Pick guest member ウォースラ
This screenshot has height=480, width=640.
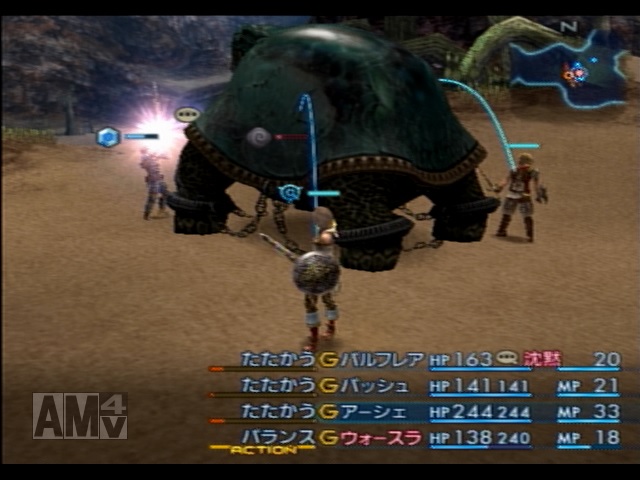click(382, 437)
